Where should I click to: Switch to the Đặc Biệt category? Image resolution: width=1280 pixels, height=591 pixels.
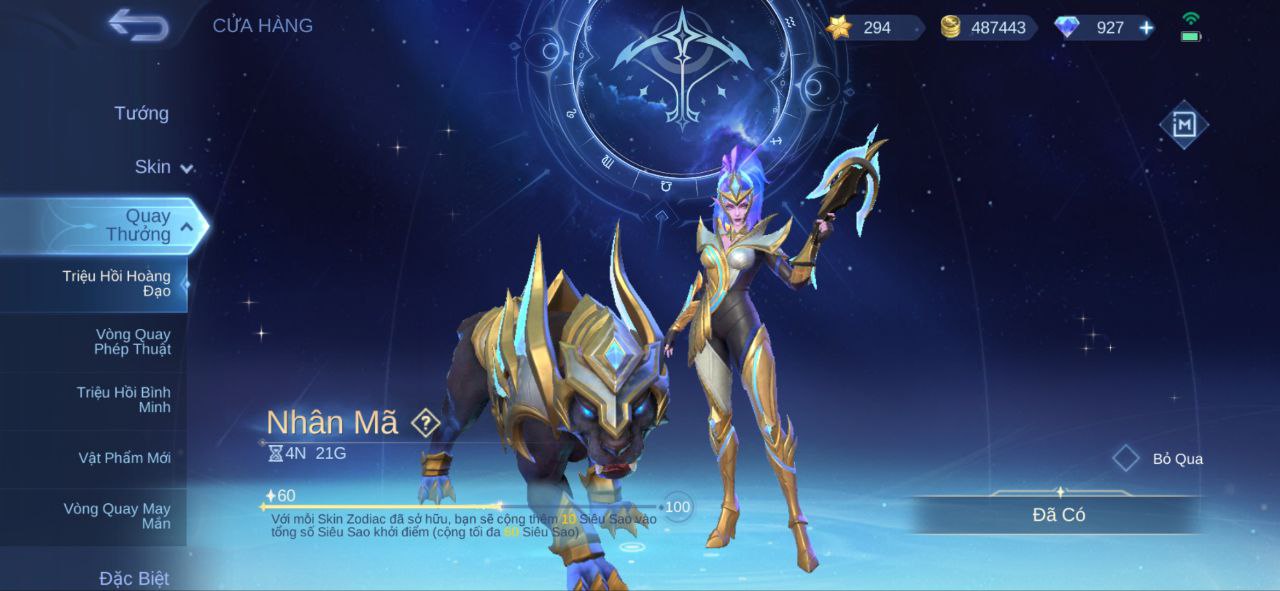tap(134, 578)
